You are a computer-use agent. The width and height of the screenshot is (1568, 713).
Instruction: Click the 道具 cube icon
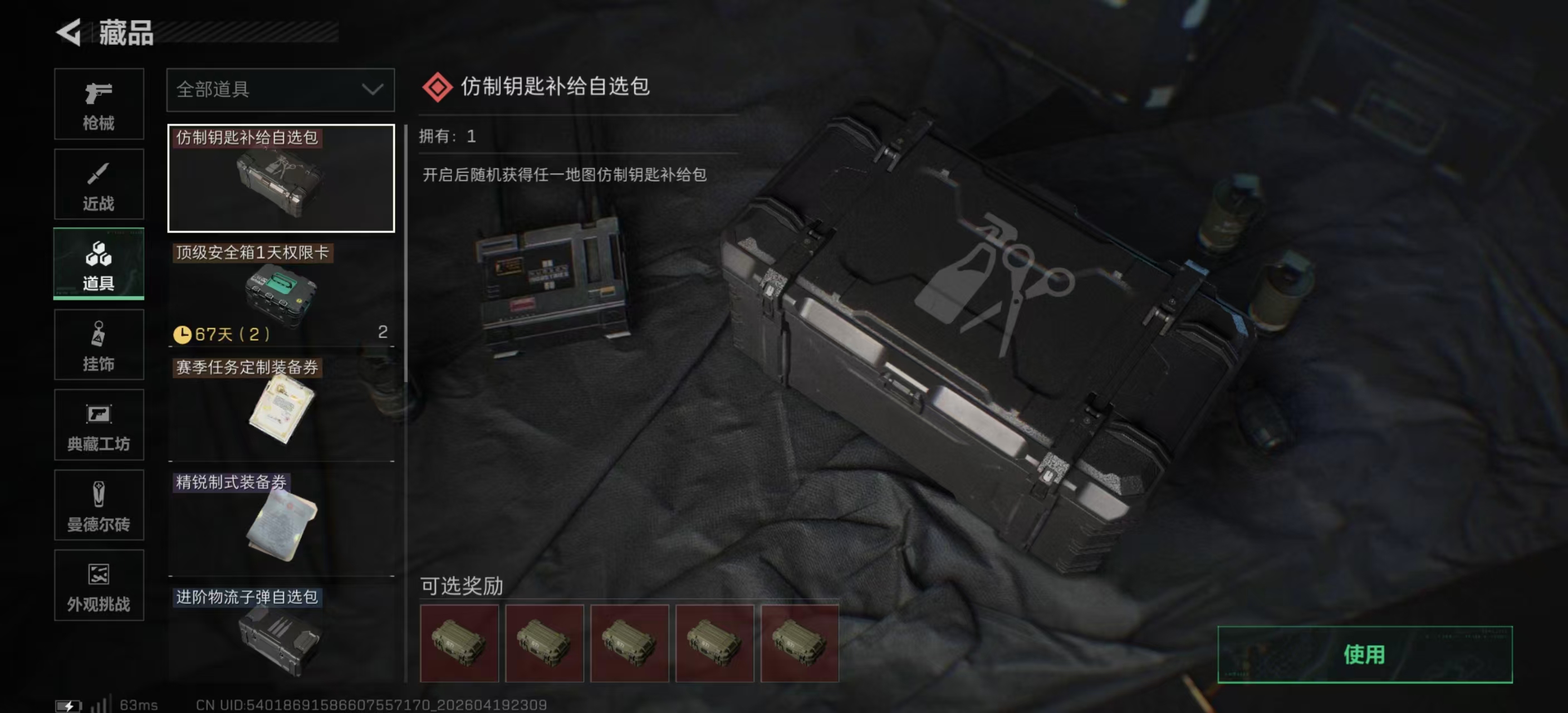[x=99, y=264]
